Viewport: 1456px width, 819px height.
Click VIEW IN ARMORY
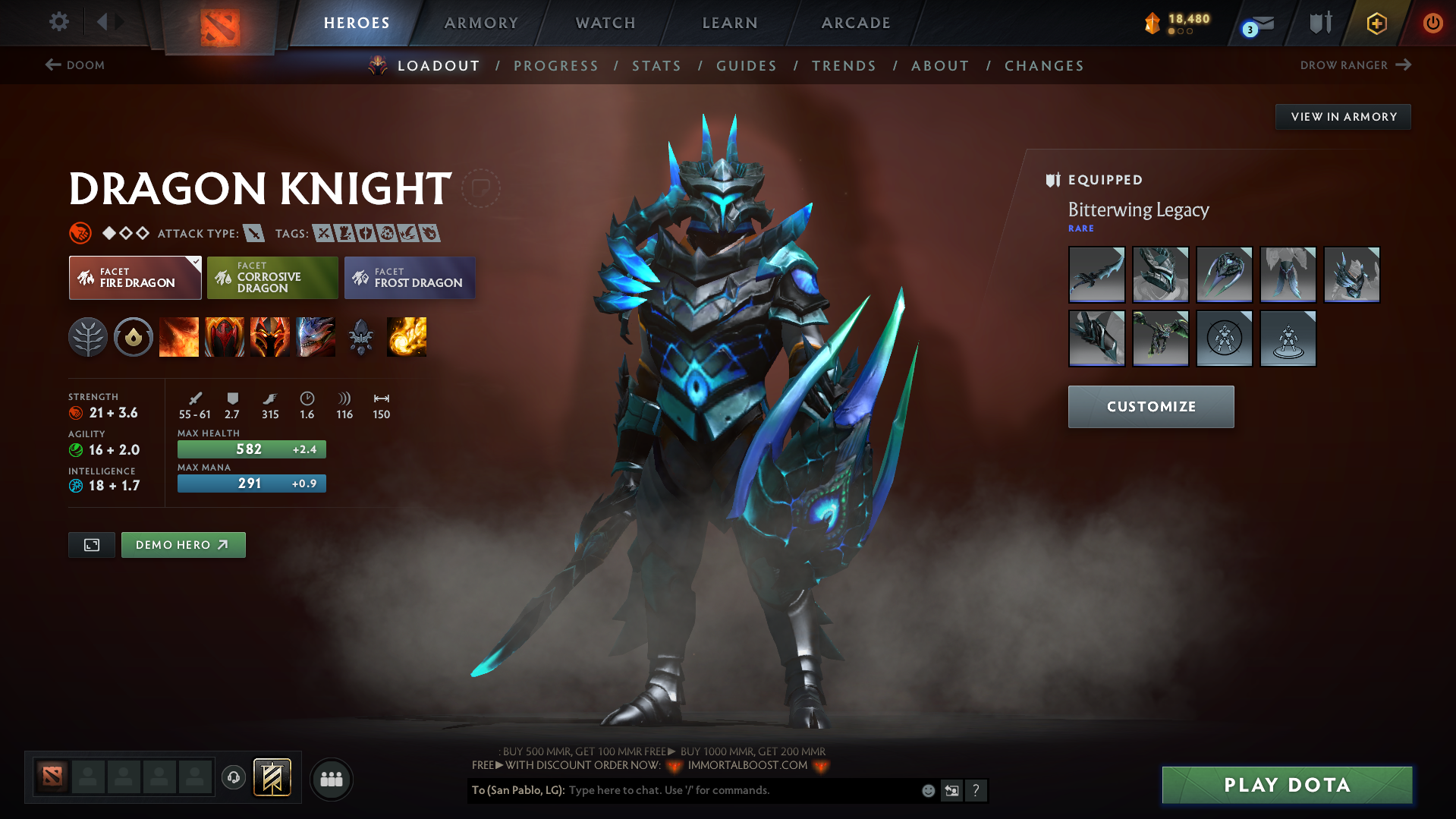coord(1342,116)
